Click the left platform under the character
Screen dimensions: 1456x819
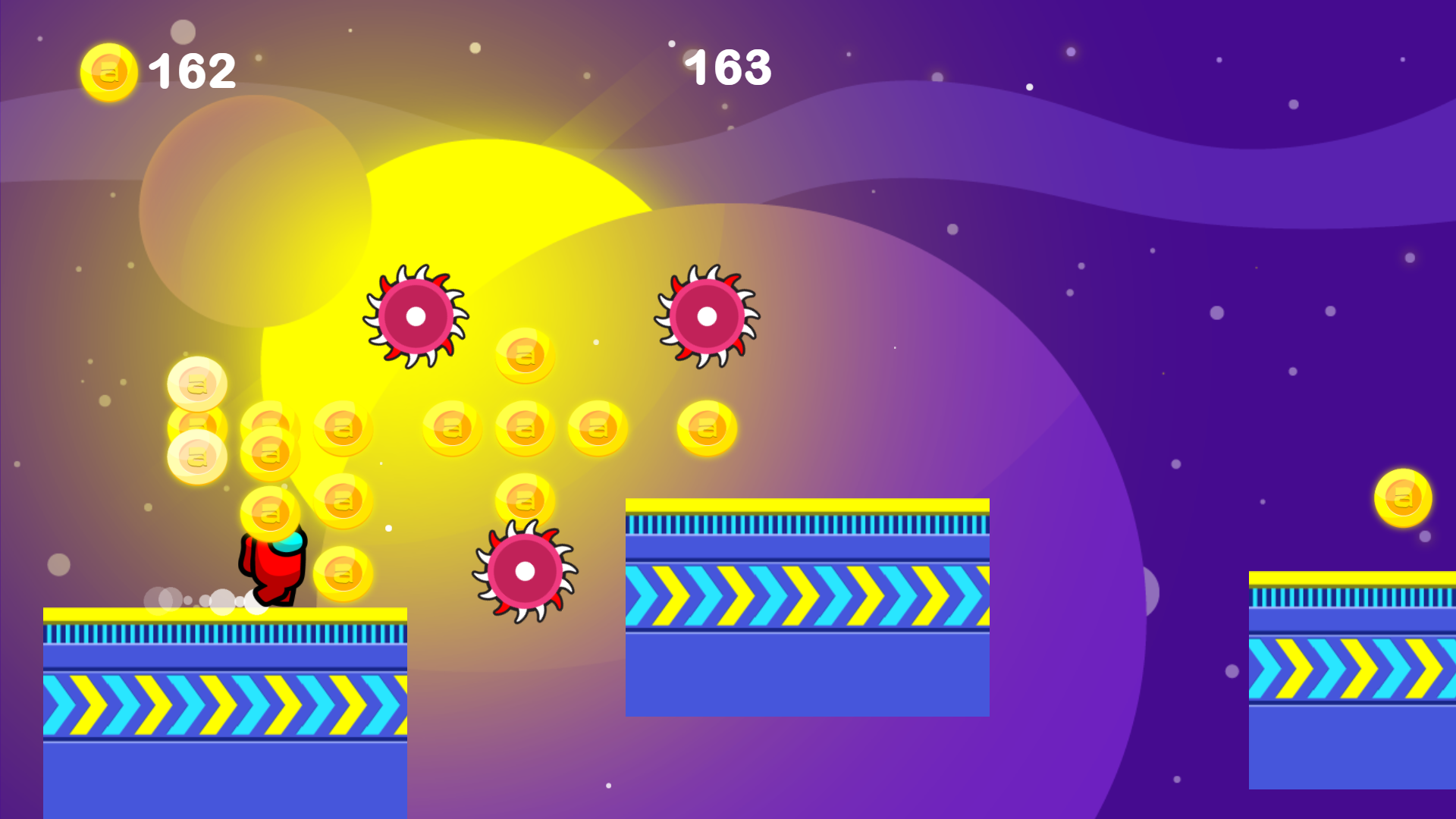(224, 682)
